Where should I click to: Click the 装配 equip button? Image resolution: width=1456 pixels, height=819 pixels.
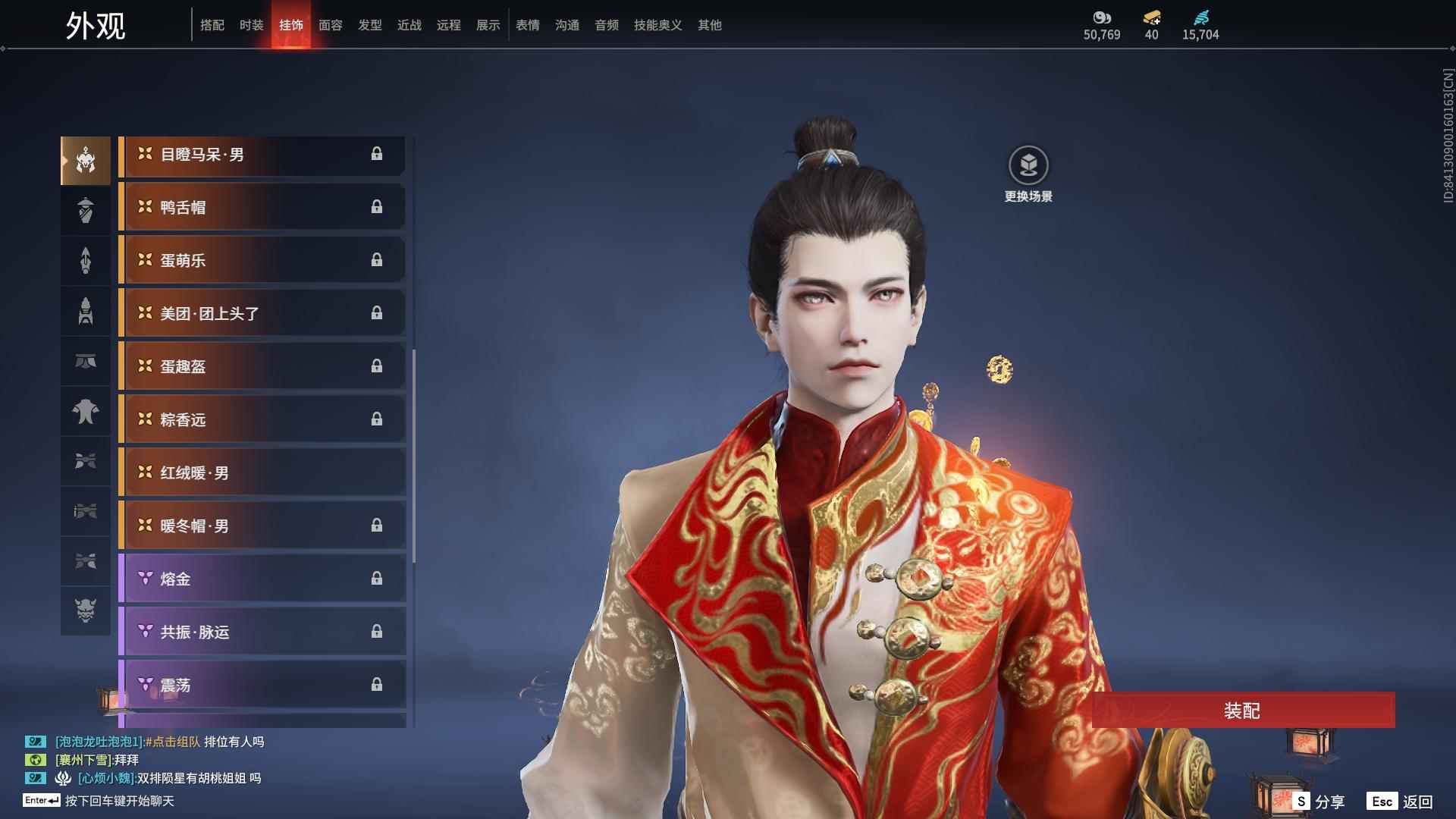(x=1244, y=711)
